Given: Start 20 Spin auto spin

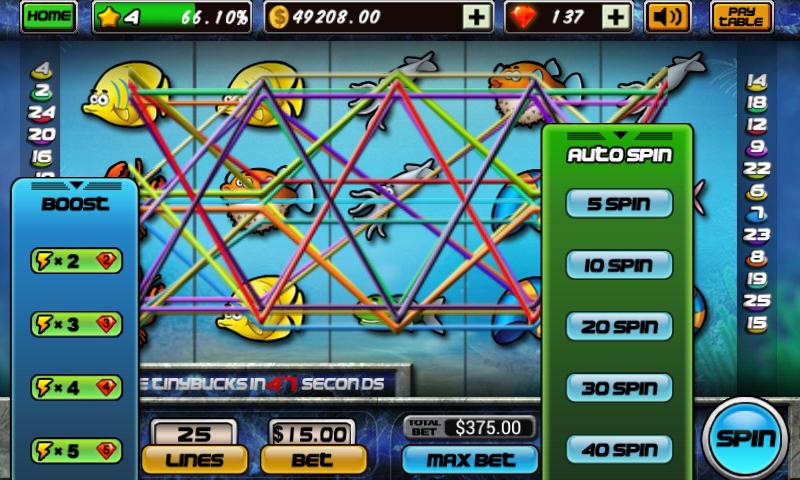Looking at the screenshot, I should 619,326.
